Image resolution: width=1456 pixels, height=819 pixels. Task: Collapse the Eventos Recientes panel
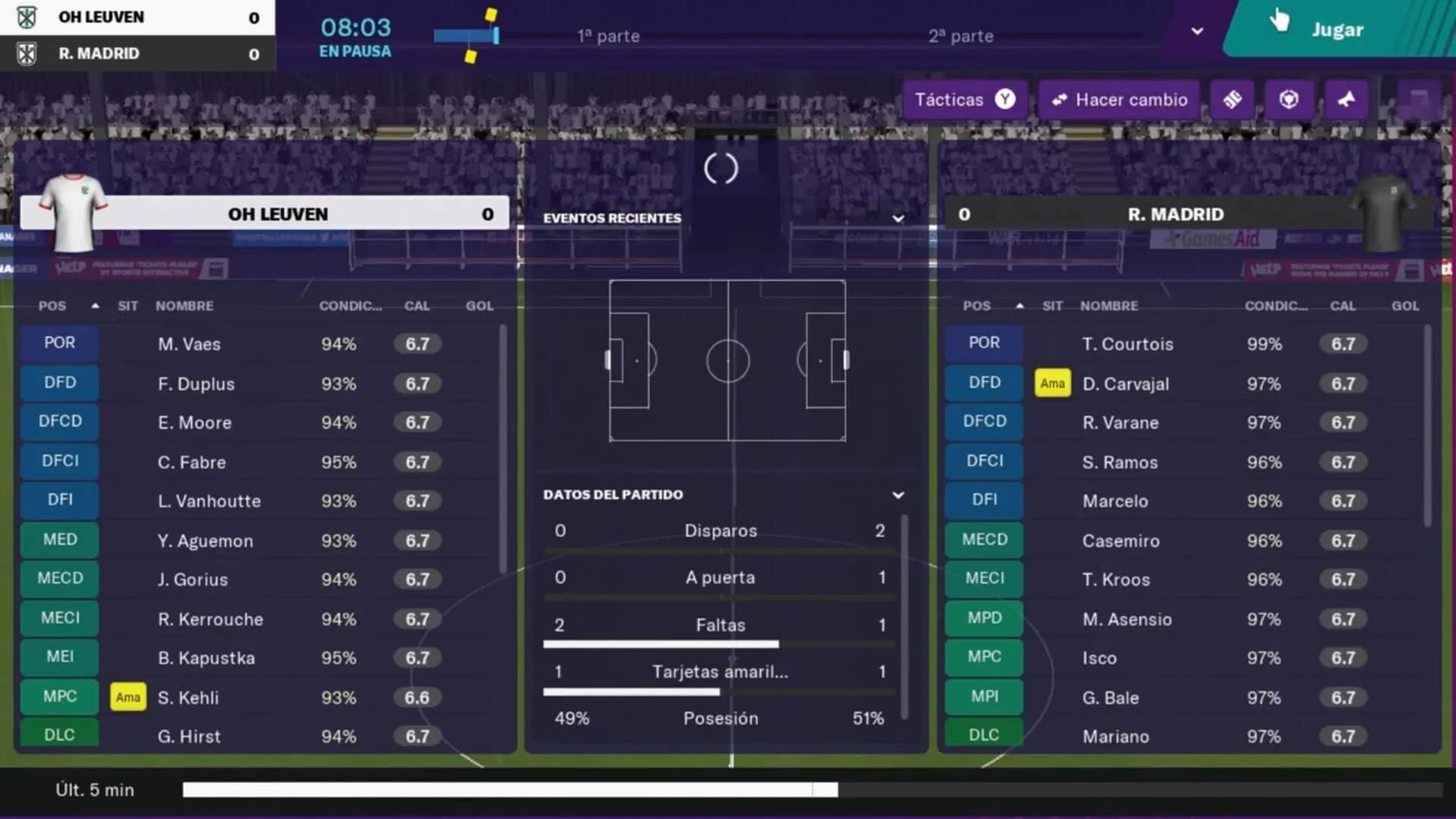pyautogui.click(x=898, y=218)
